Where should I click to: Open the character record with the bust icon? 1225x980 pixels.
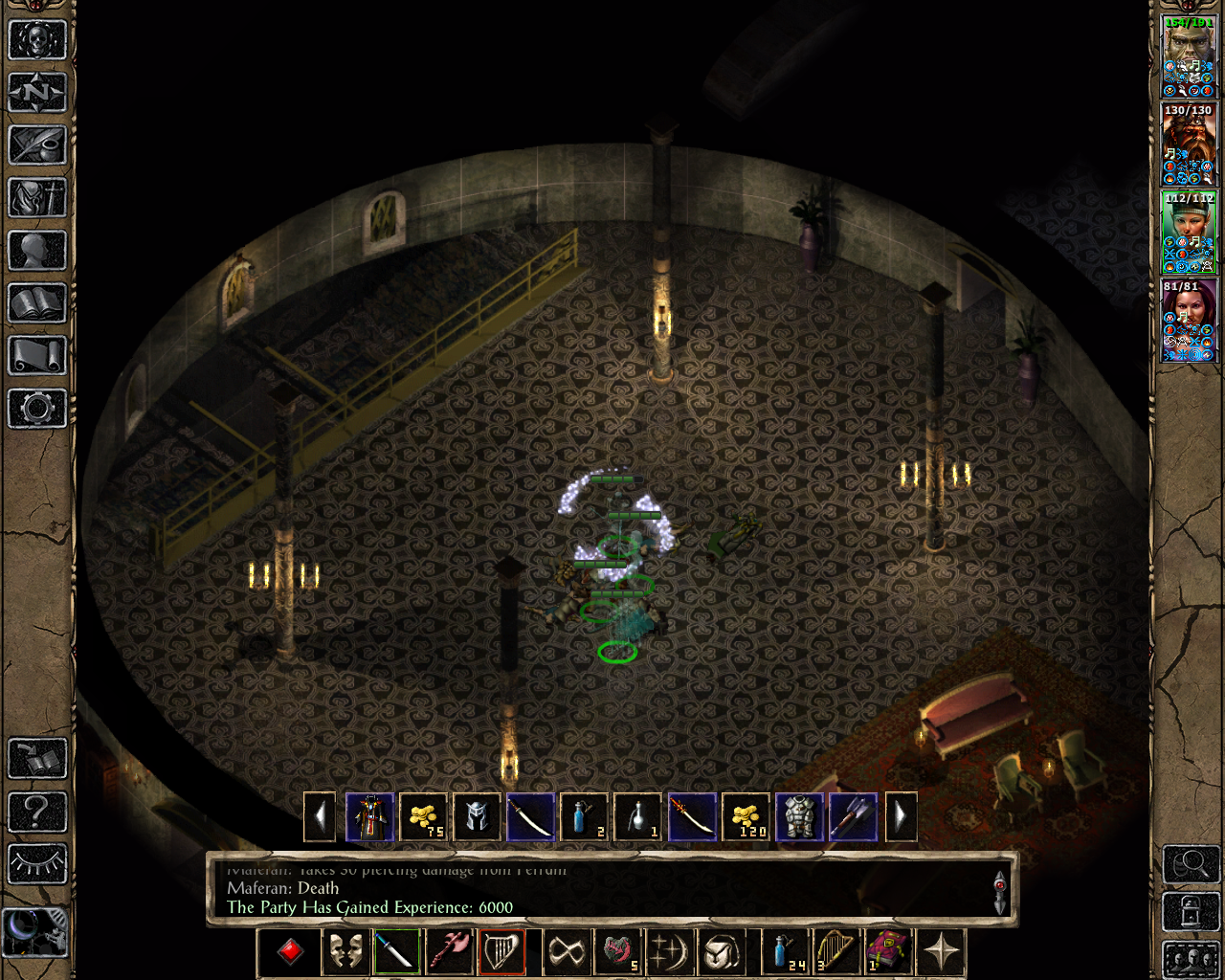tap(37, 251)
